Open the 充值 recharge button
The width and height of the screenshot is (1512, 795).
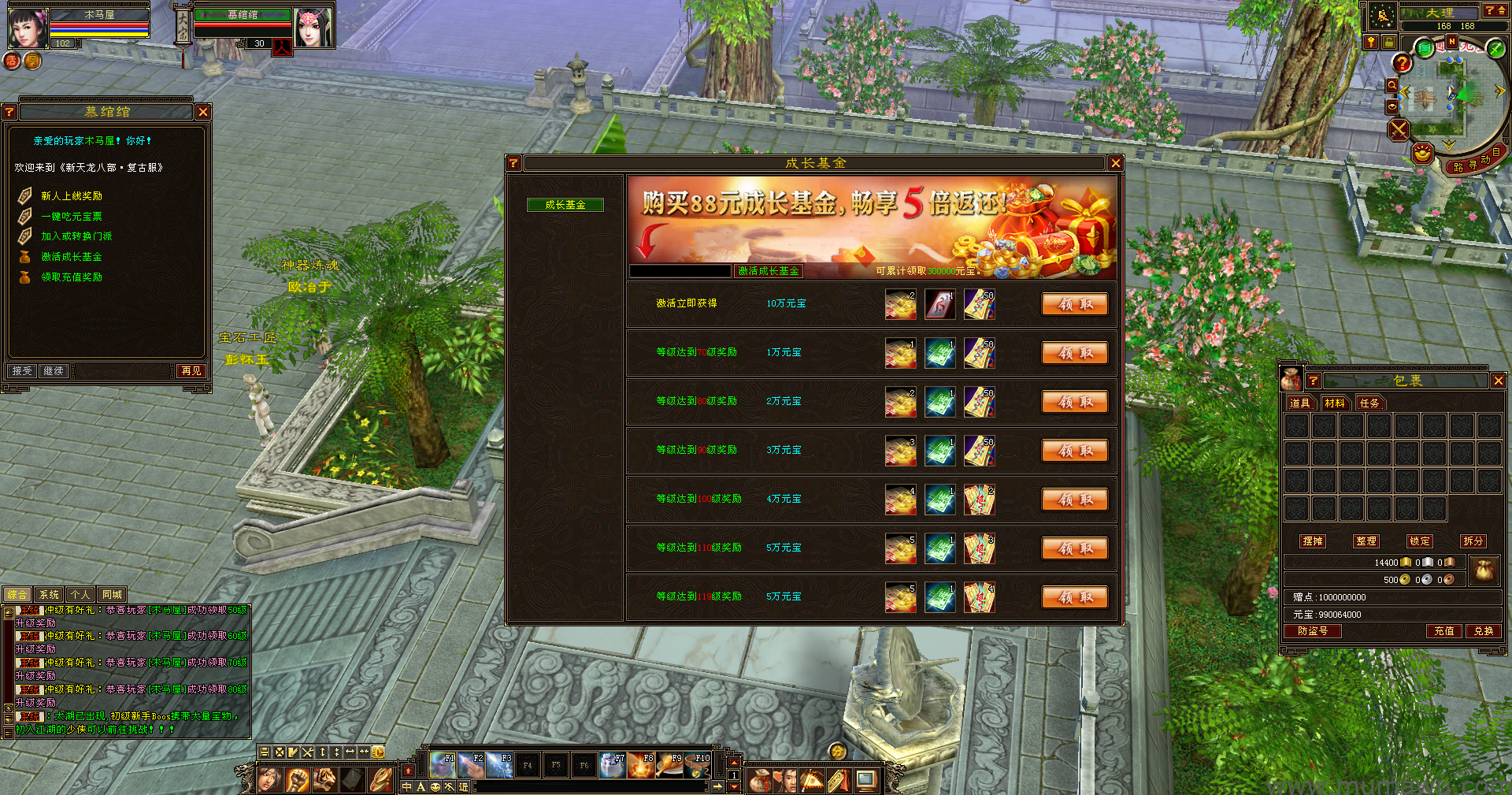point(1443,631)
